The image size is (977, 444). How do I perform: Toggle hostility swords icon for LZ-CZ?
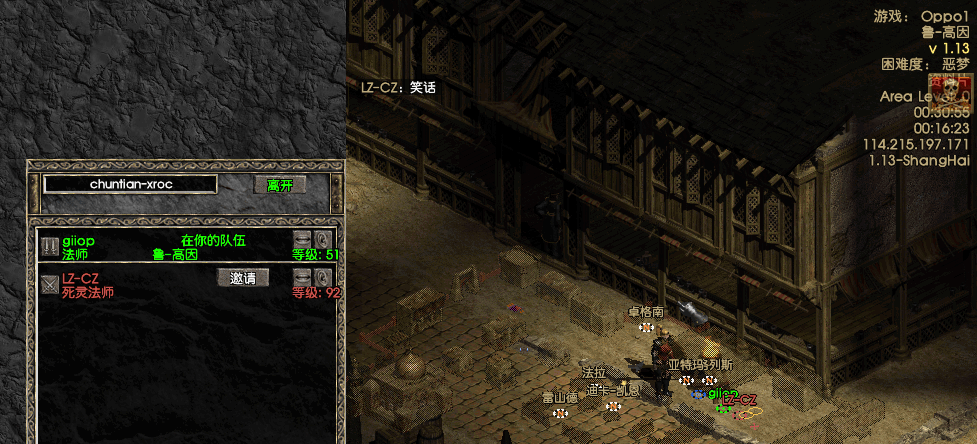point(49,284)
